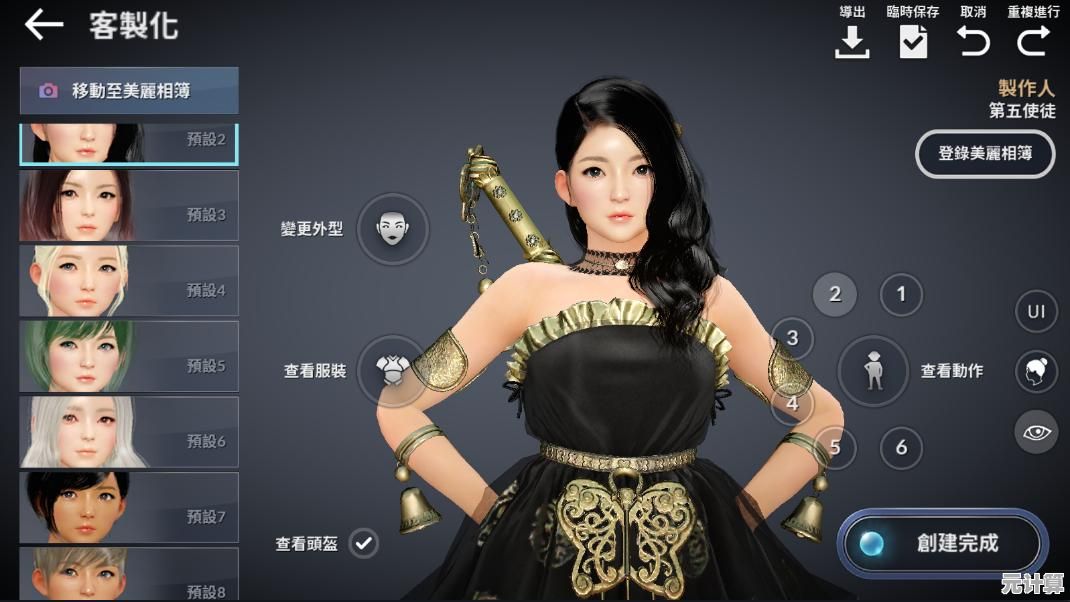1070x602 pixels.
Task: Go back using the top-left arrow
Action: click(43, 25)
